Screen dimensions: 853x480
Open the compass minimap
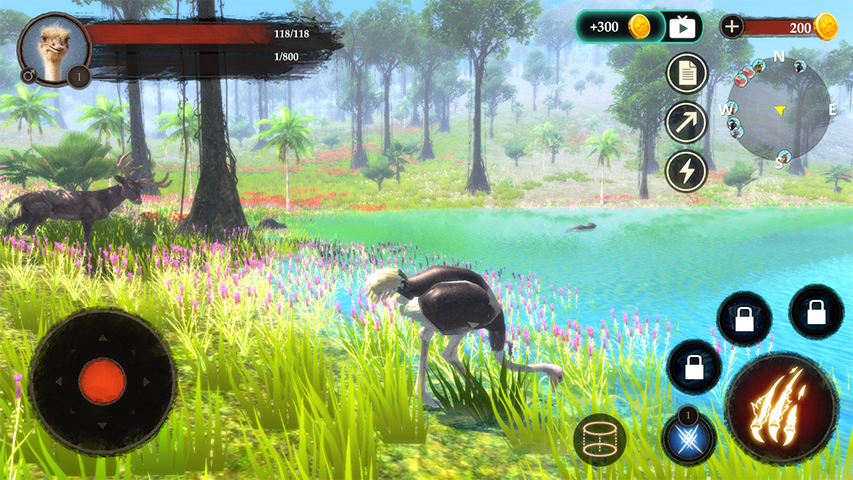pyautogui.click(x=781, y=108)
